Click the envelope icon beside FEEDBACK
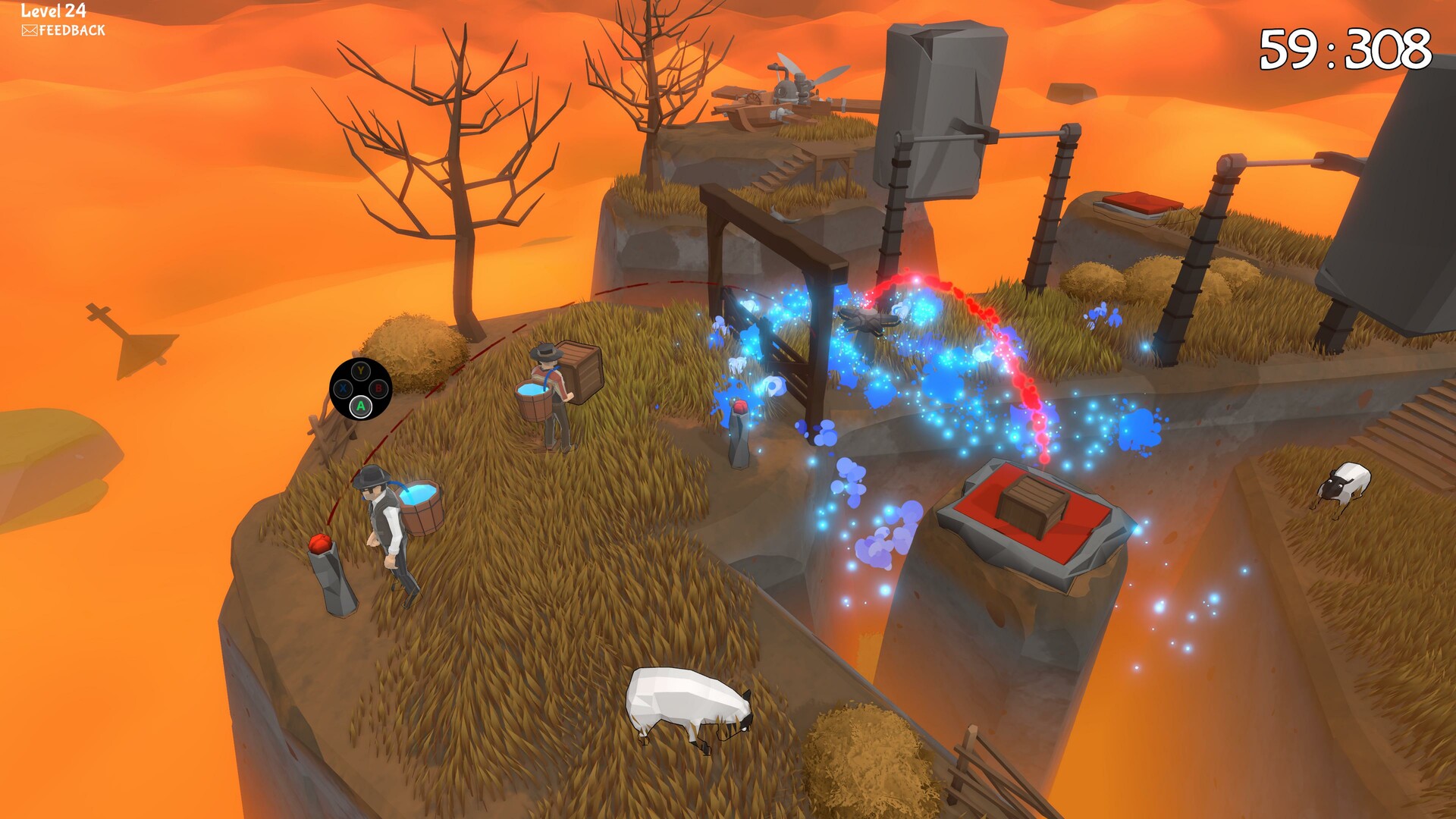Viewport: 1456px width, 819px height. click(29, 32)
